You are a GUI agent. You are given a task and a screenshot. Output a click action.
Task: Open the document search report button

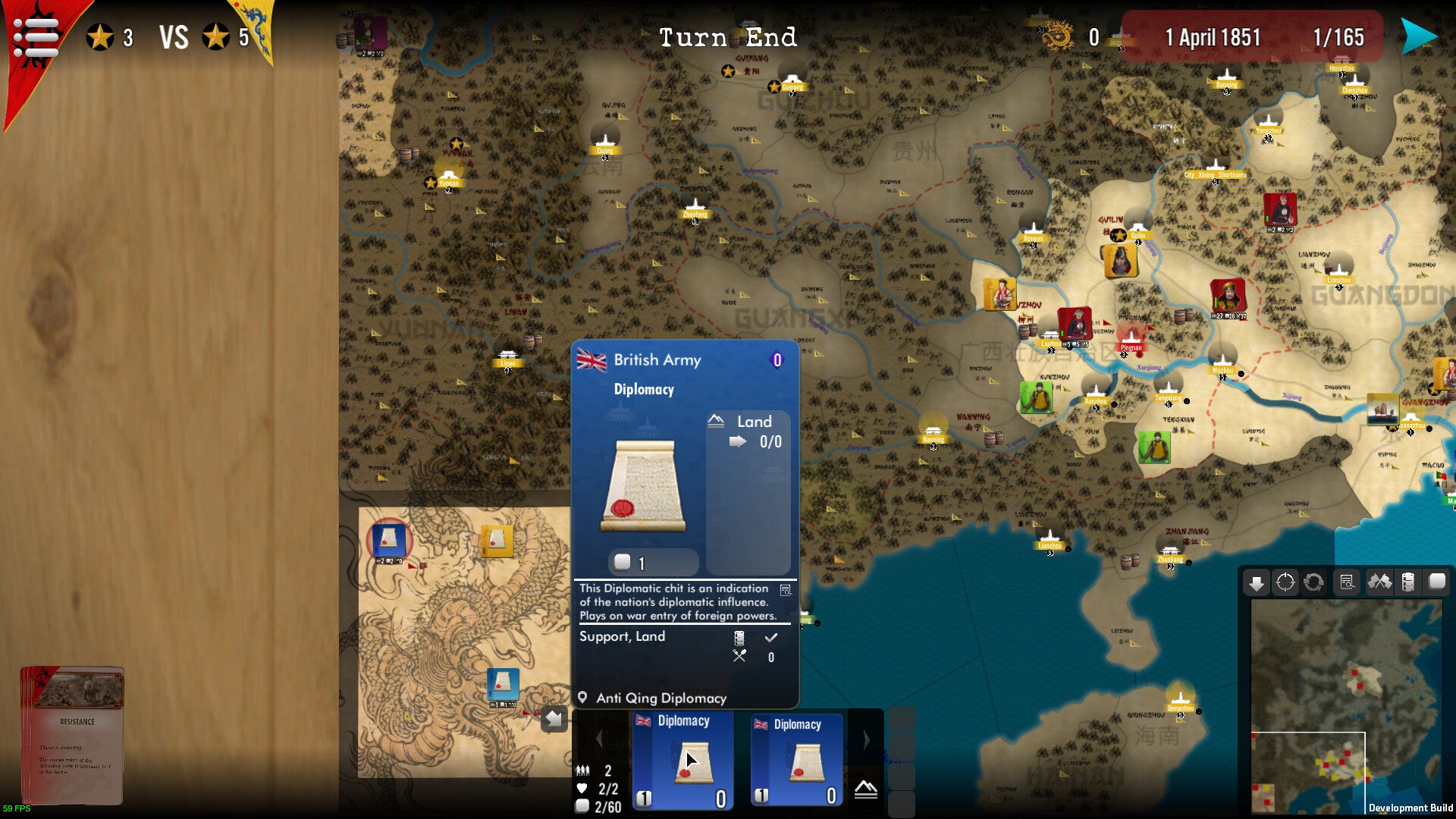coord(1347,582)
